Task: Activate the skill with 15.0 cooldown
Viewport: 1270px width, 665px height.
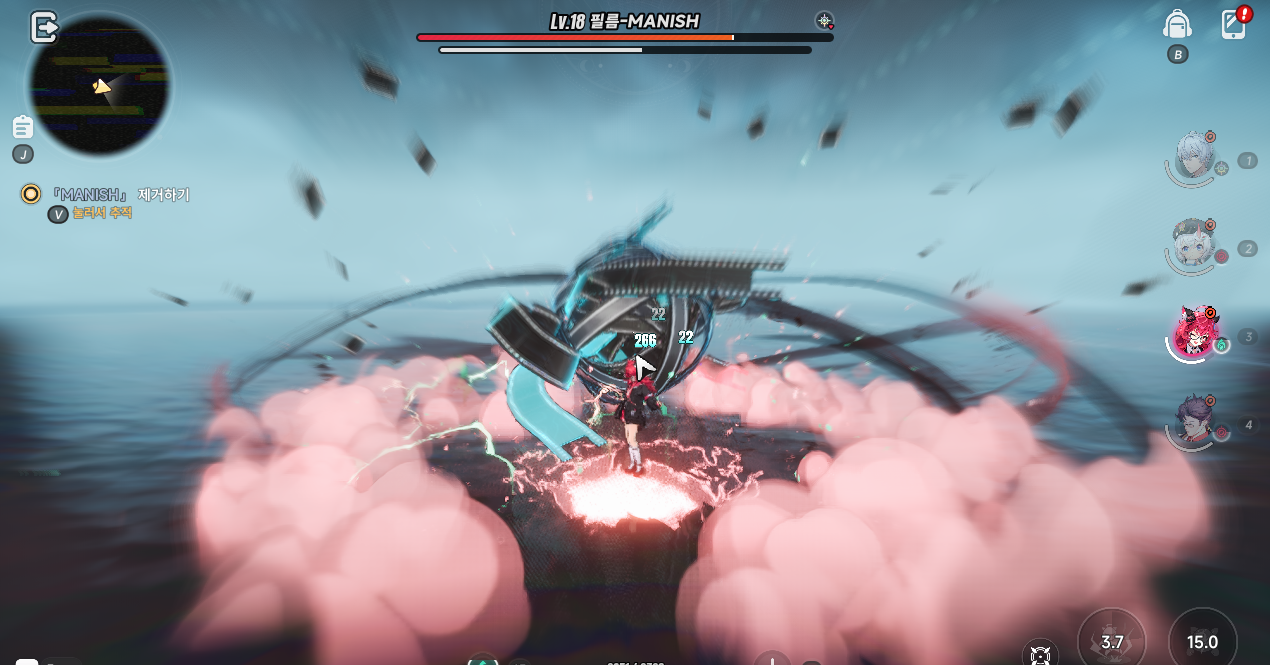Action: [1202, 641]
